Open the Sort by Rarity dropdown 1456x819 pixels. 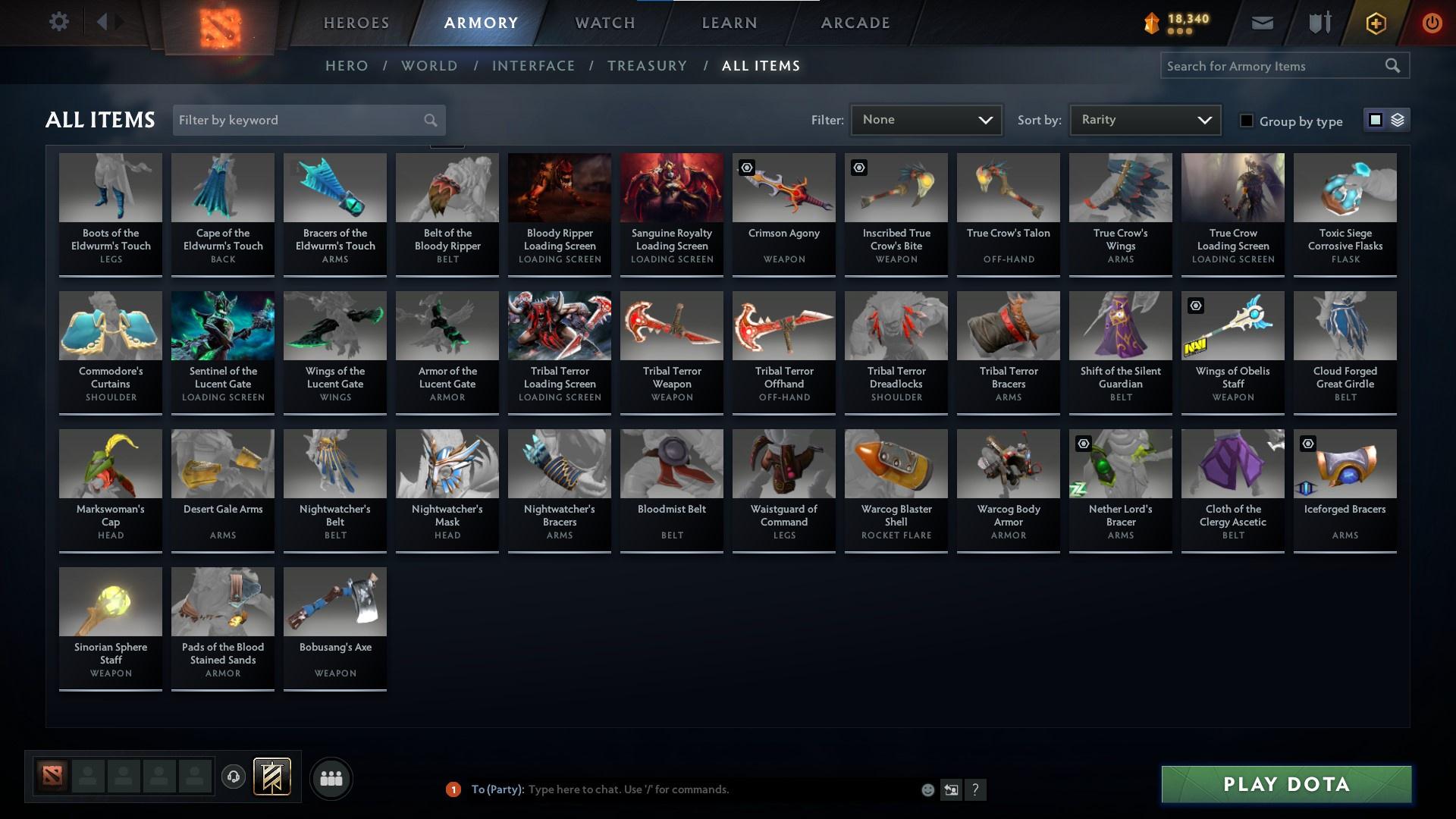tap(1144, 119)
